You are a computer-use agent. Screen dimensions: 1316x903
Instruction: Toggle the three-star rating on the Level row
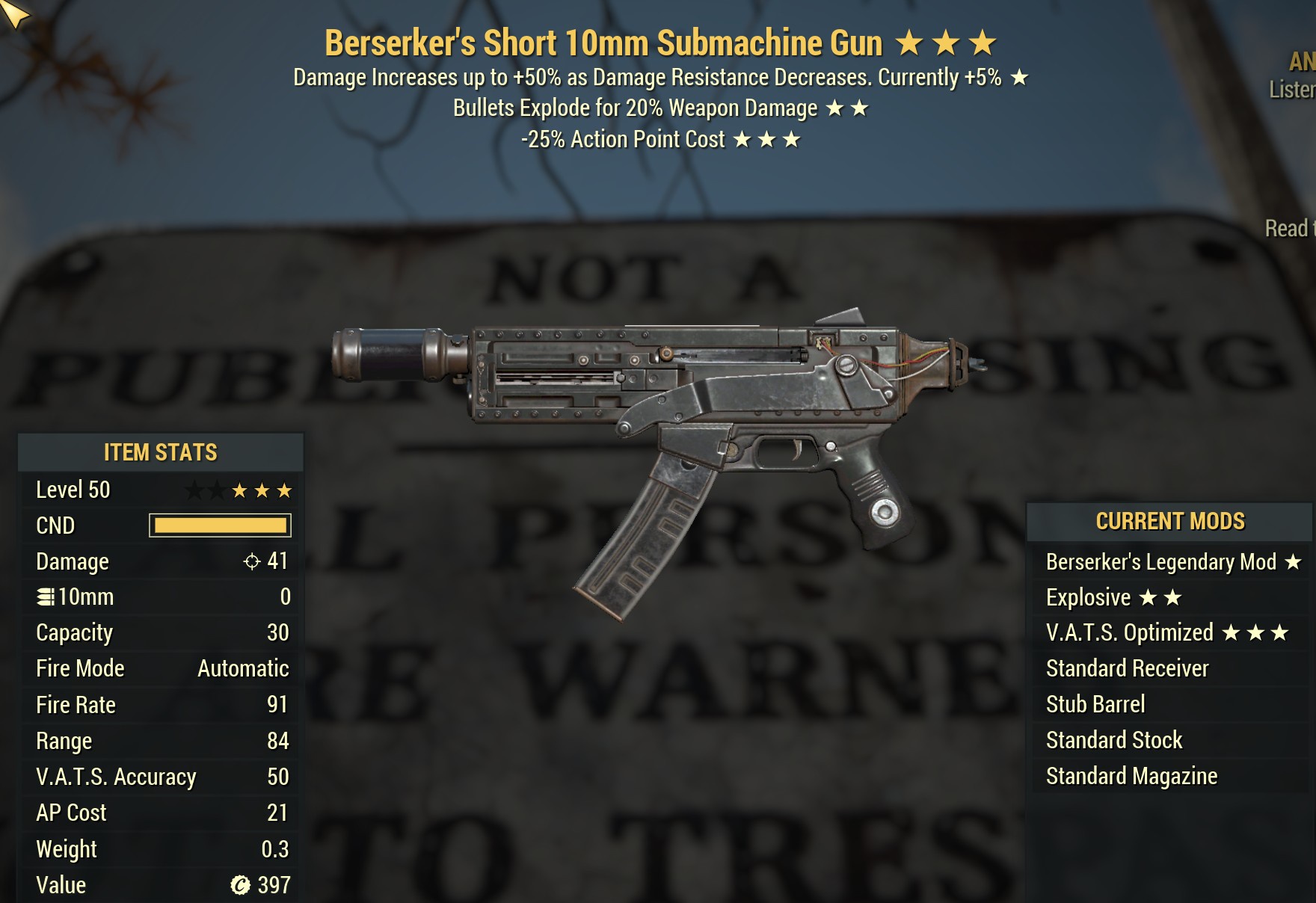pyautogui.click(x=262, y=490)
